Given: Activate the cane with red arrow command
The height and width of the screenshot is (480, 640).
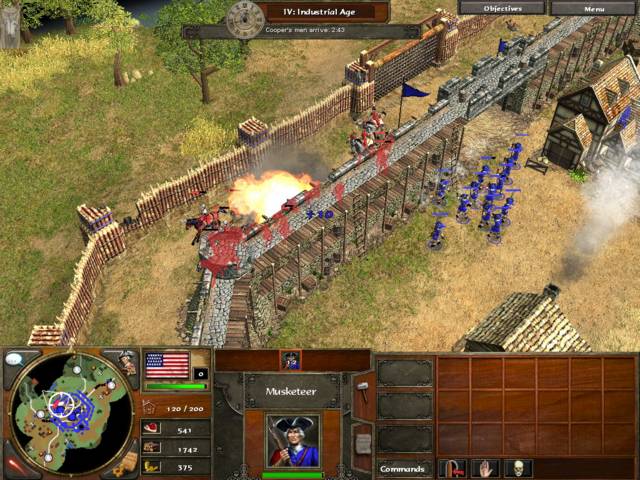Looking at the screenshot, I should pos(453,467).
